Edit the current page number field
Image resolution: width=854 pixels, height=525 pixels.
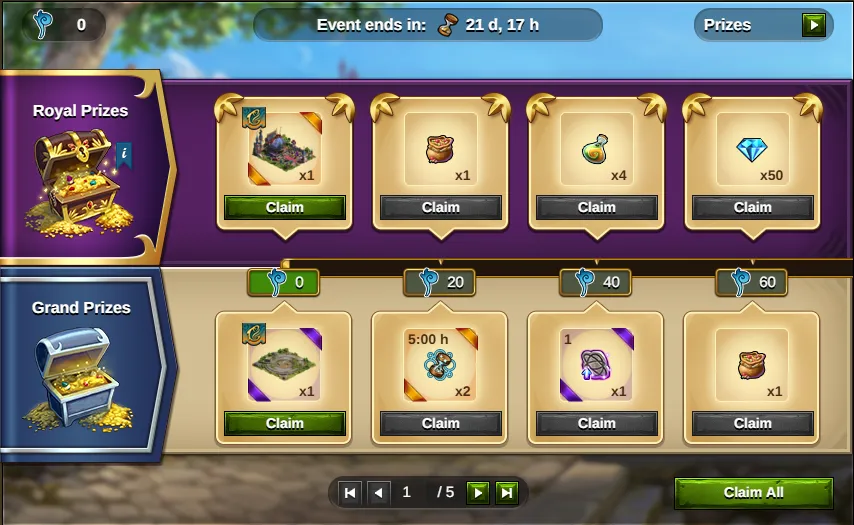pyautogui.click(x=407, y=492)
